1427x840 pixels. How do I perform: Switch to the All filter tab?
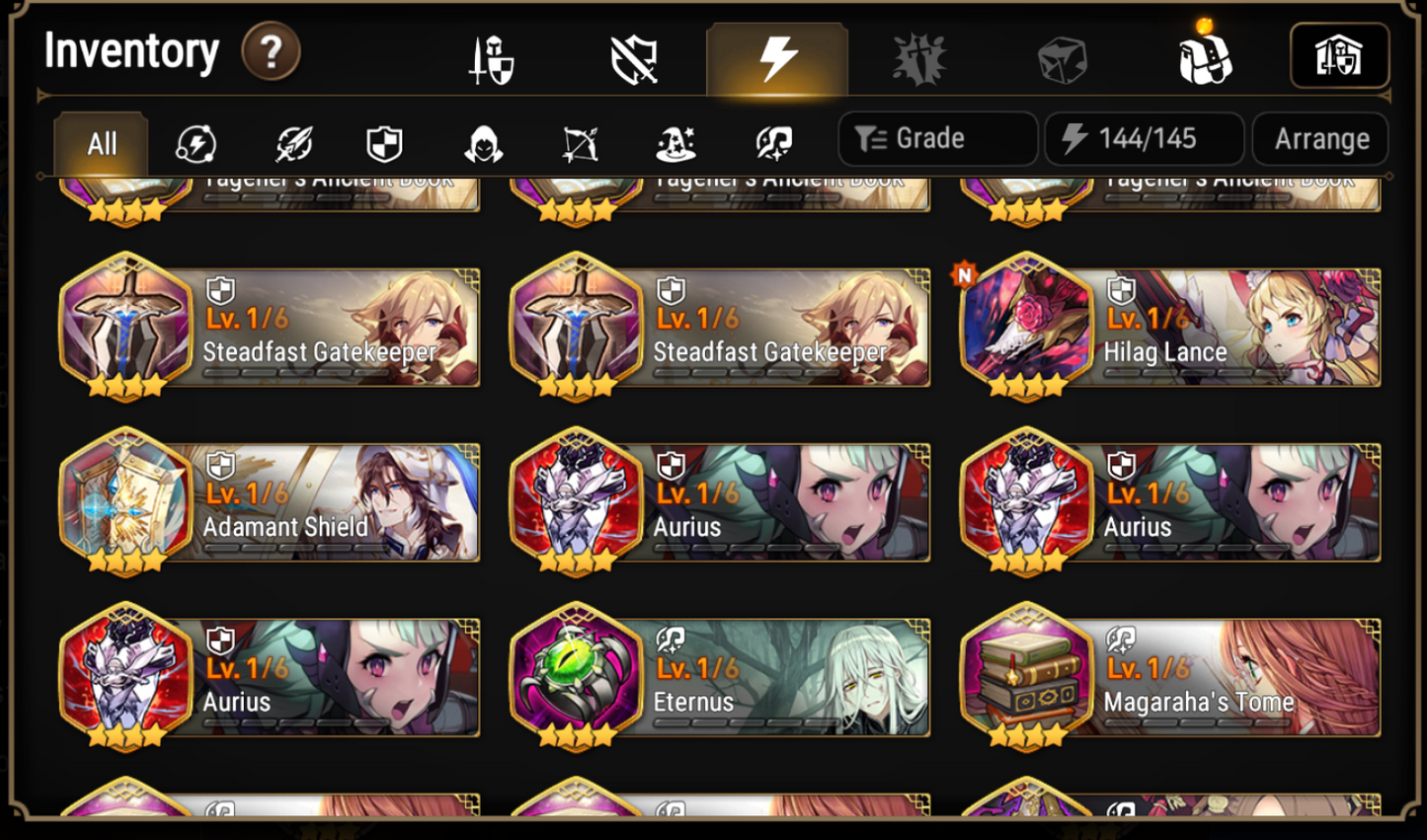100,143
